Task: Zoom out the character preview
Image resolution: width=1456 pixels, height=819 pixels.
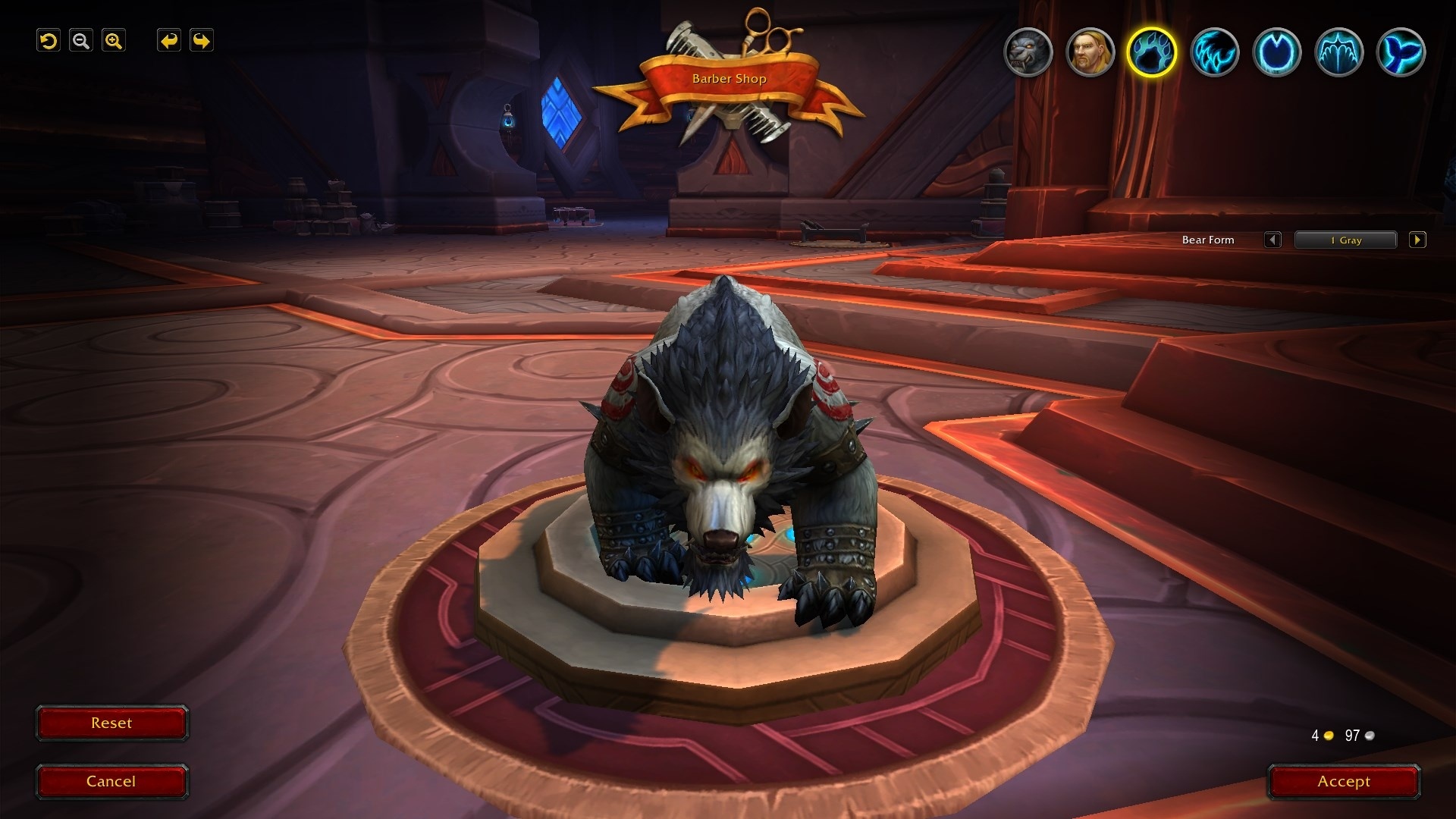Action: [81, 41]
